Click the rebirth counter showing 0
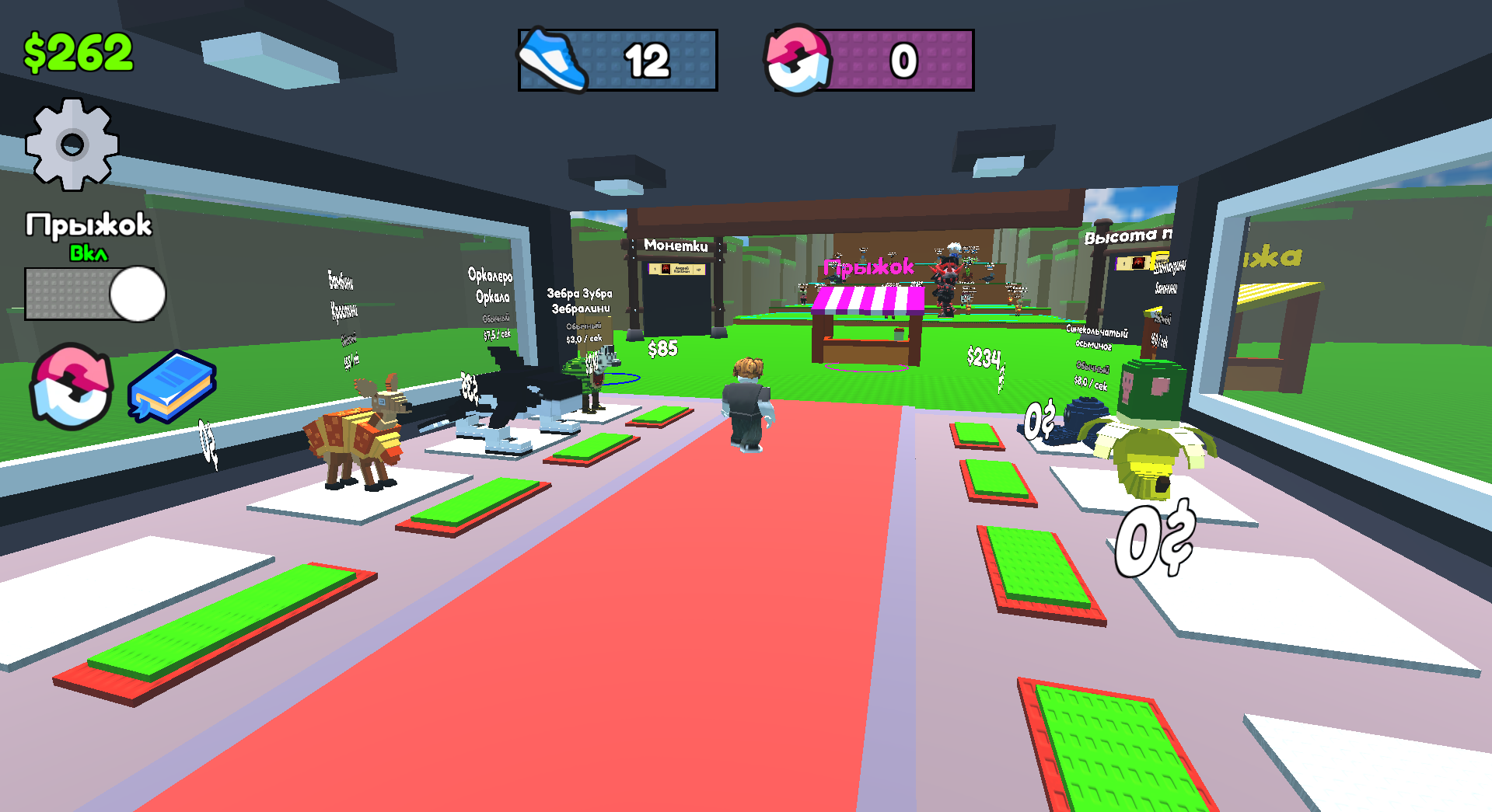This screenshot has width=1492, height=812. [x=903, y=61]
